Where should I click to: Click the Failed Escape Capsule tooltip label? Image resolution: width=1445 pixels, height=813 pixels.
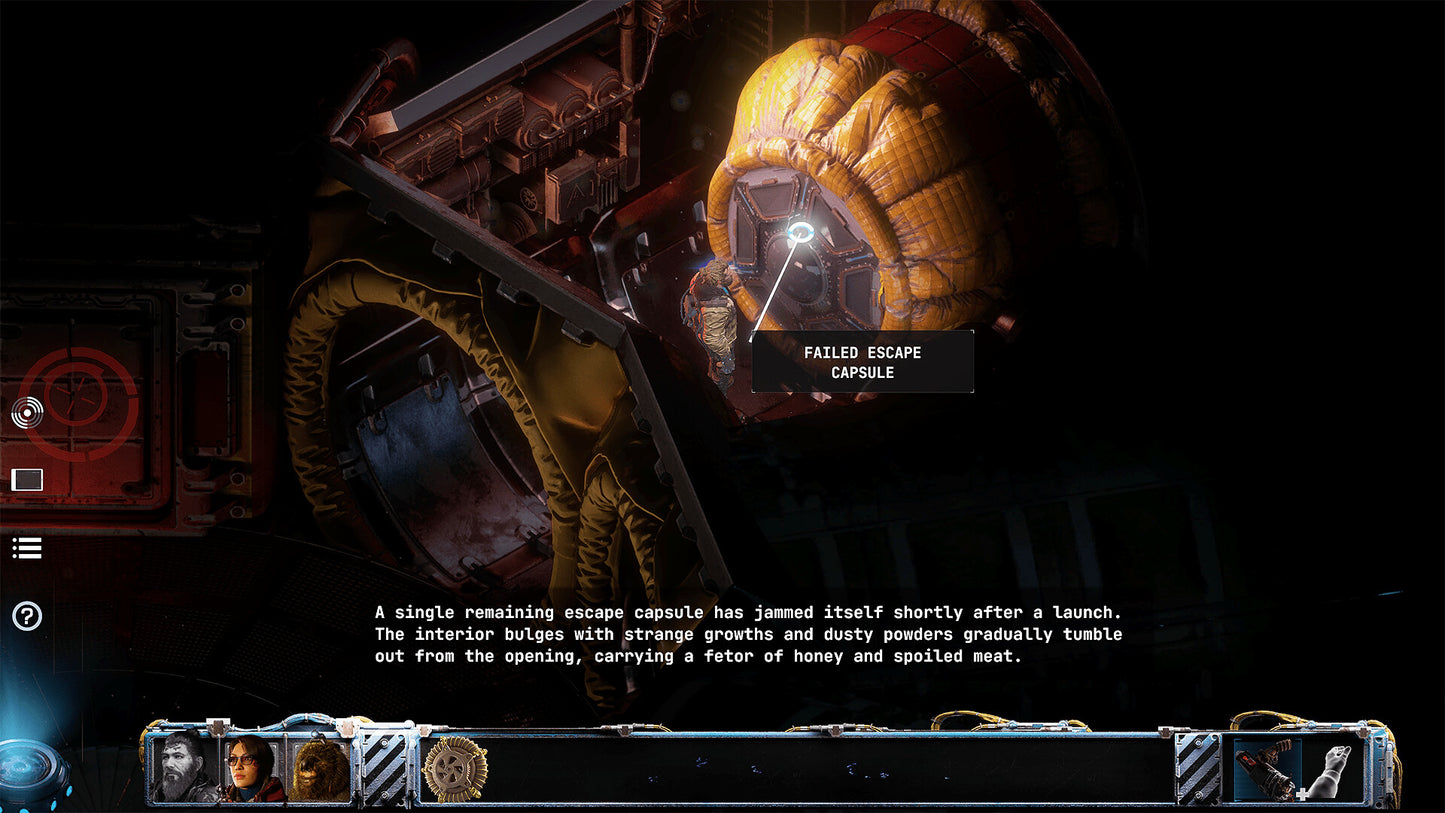pos(864,362)
